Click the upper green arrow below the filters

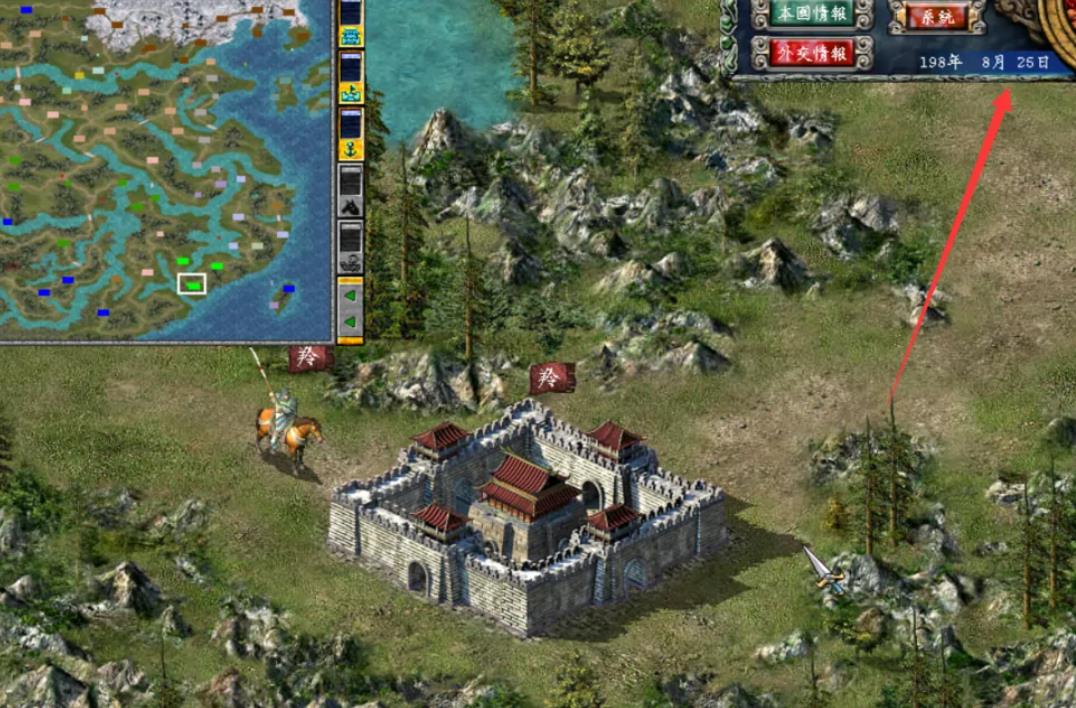(x=351, y=295)
